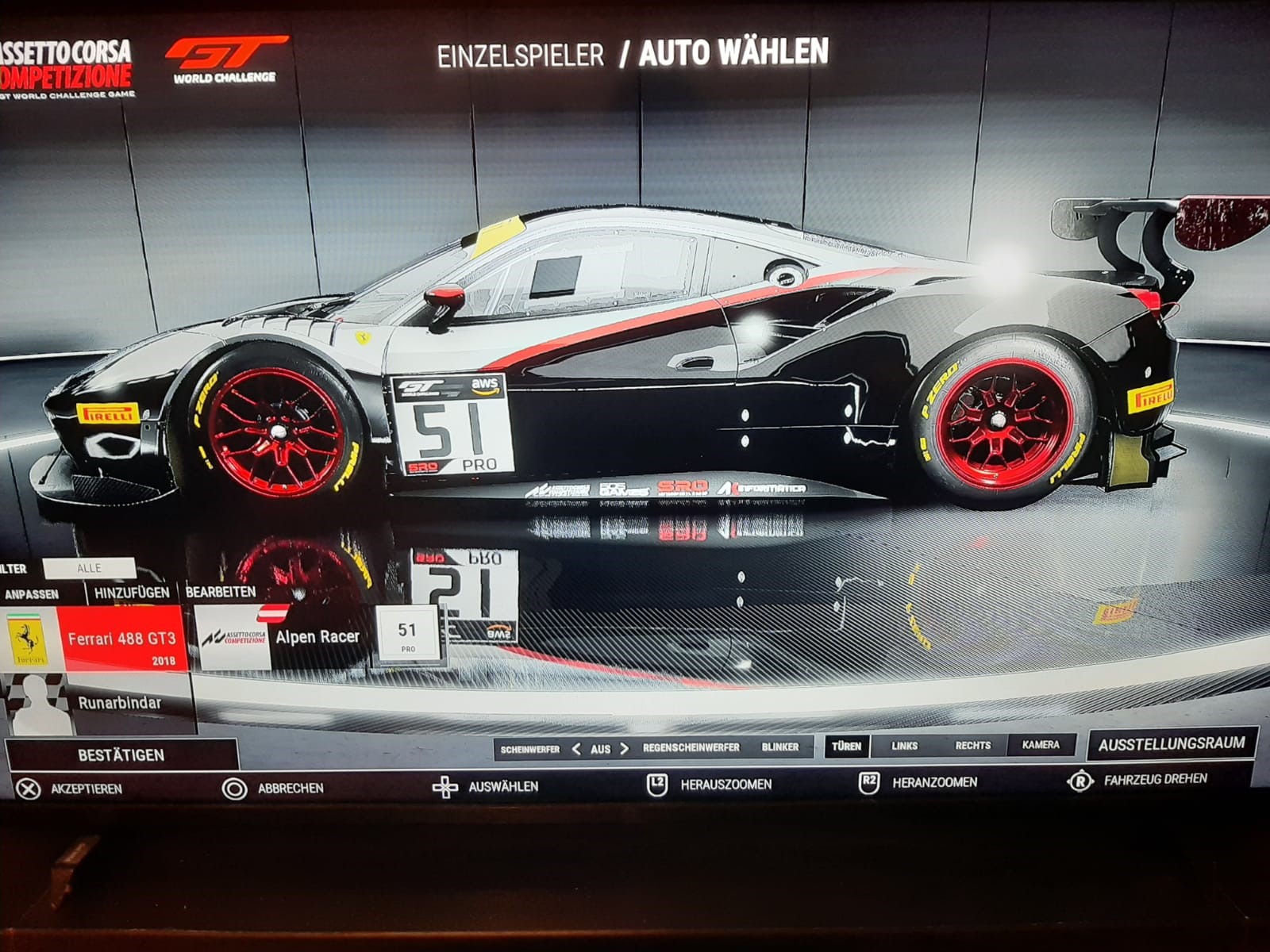The height and width of the screenshot is (952, 1270).
Task: Select the Ferrari 488 GT3 car tile
Action: (121, 639)
